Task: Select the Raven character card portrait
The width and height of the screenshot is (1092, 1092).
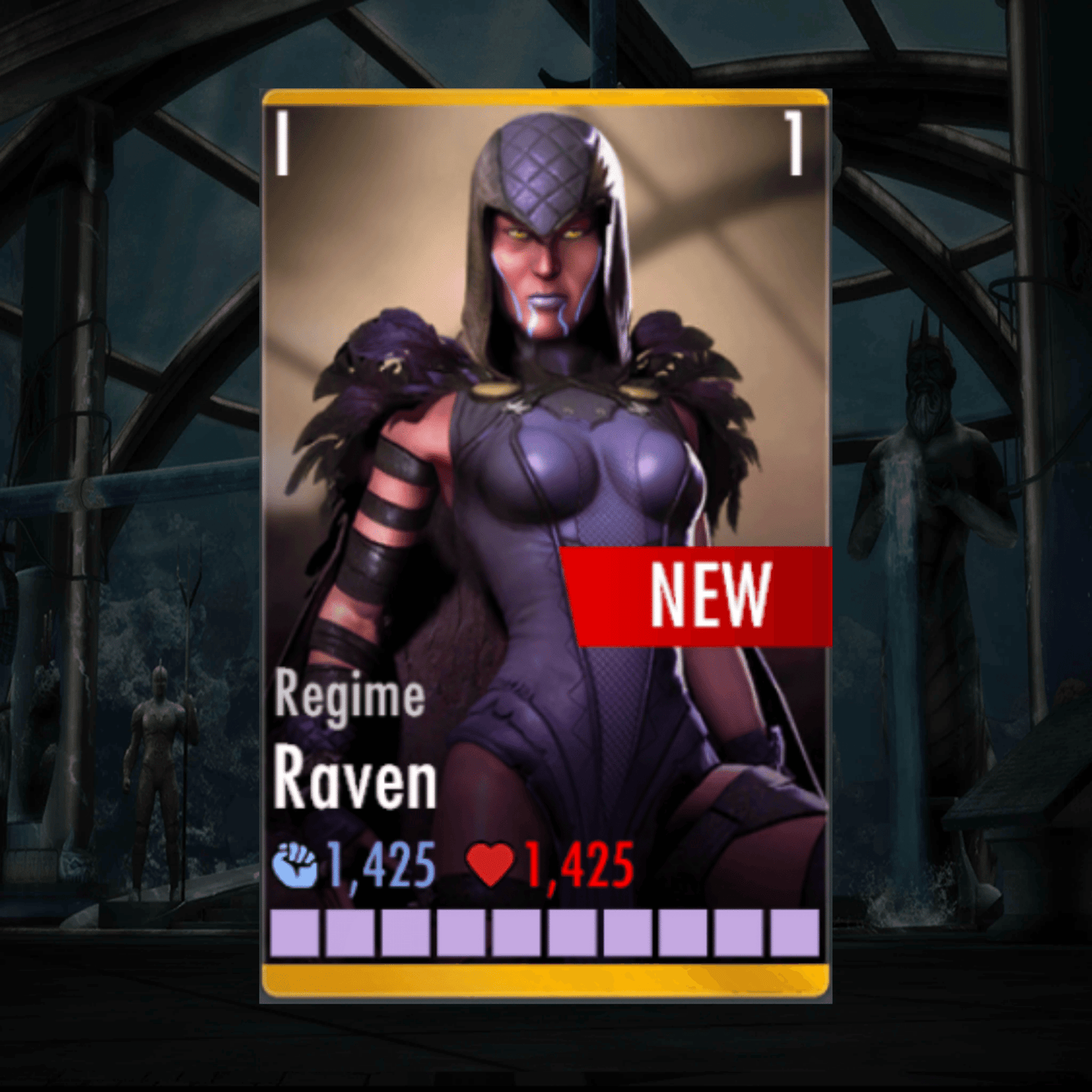Action: point(544,453)
